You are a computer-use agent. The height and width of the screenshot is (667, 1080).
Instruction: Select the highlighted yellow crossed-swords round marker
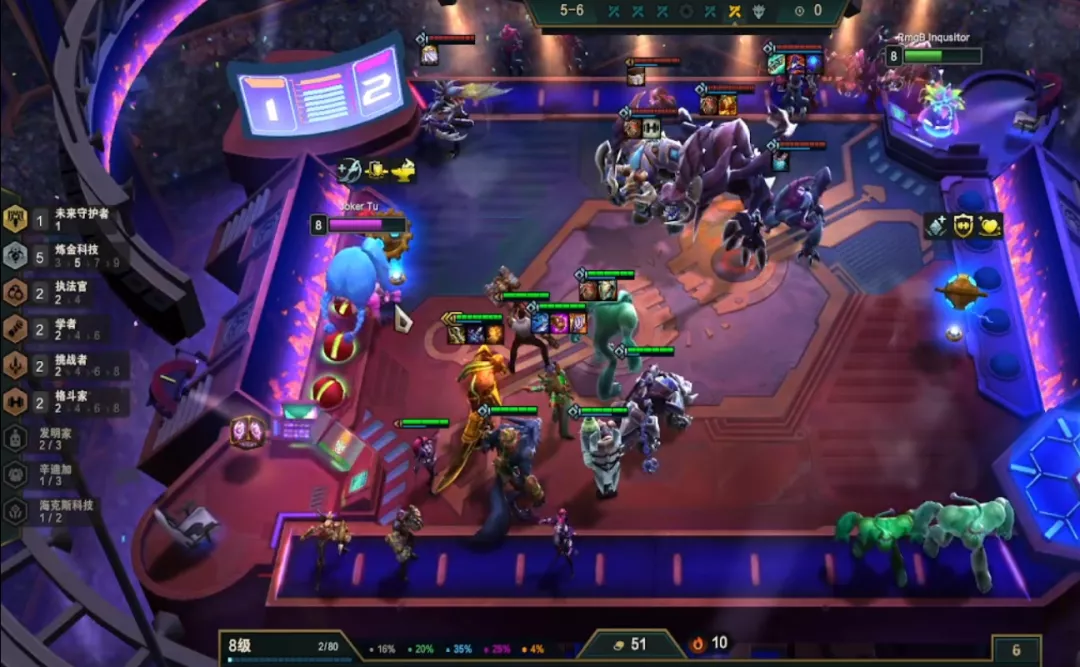click(735, 11)
